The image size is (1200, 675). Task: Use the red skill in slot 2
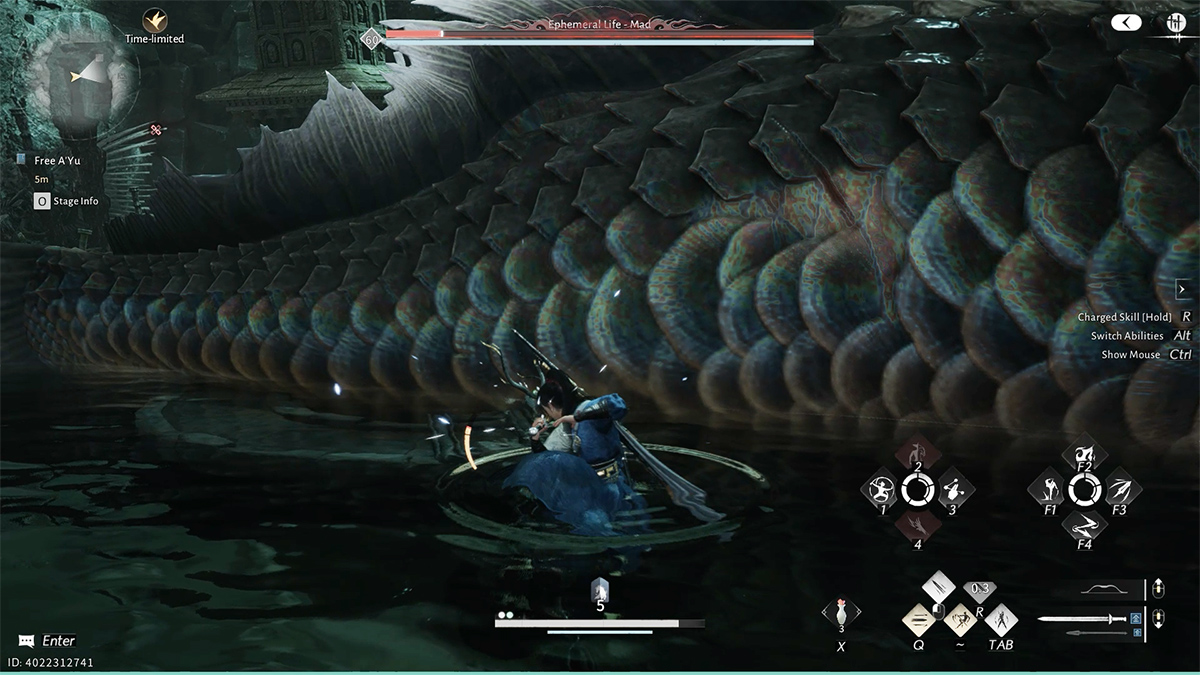point(917,455)
